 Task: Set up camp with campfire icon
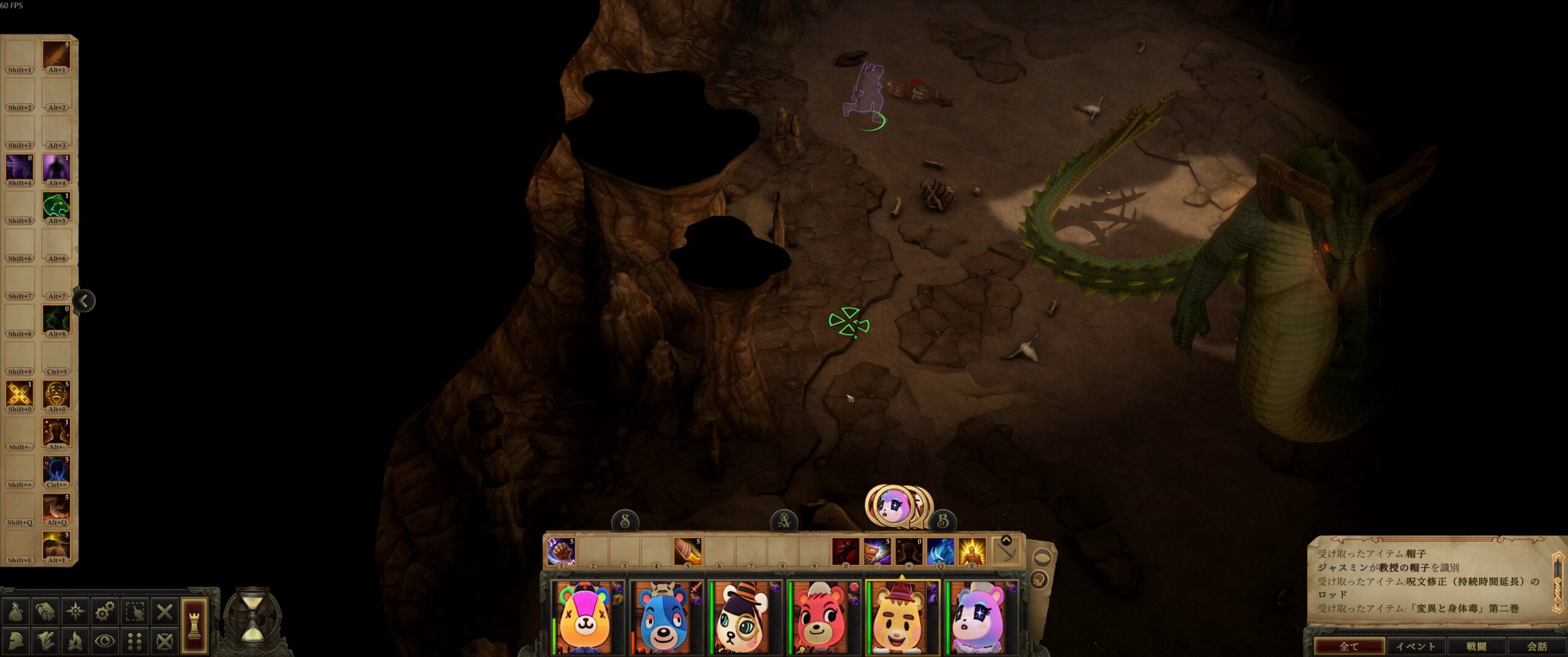(x=75, y=641)
